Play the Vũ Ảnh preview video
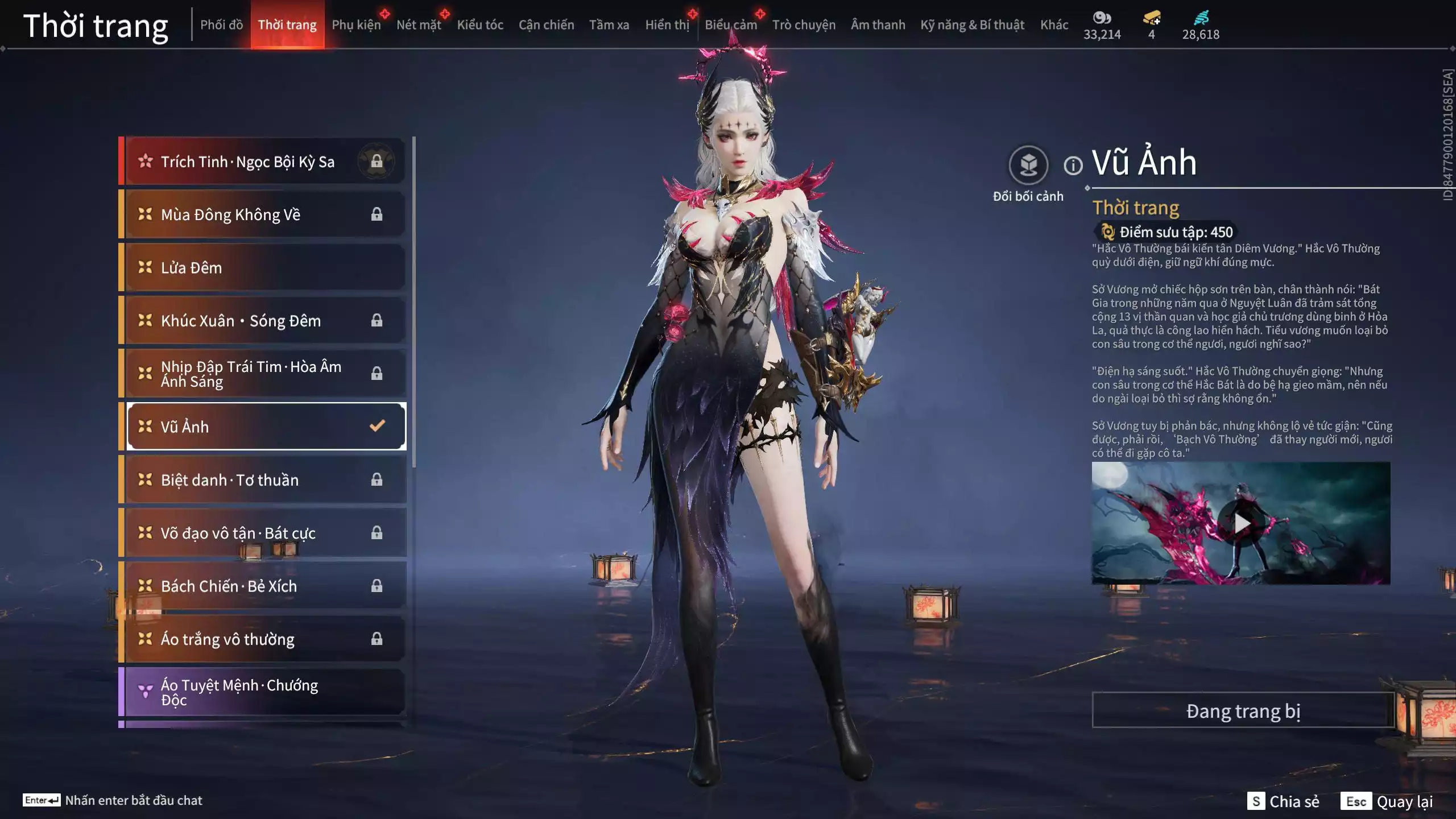This screenshot has width=1456, height=819. coord(1241,523)
